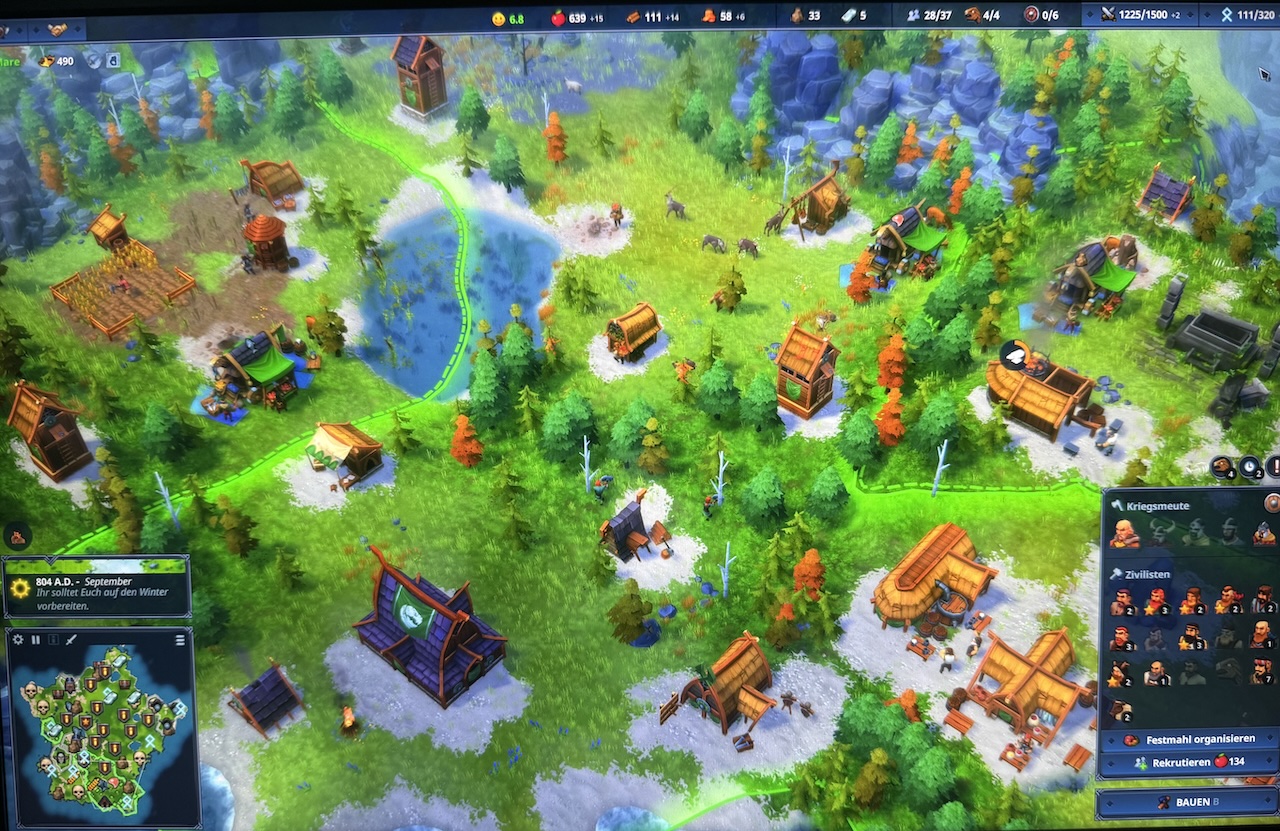Click the Rekrutieren button
Viewport: 1280px width, 831px height.
click(x=1189, y=762)
